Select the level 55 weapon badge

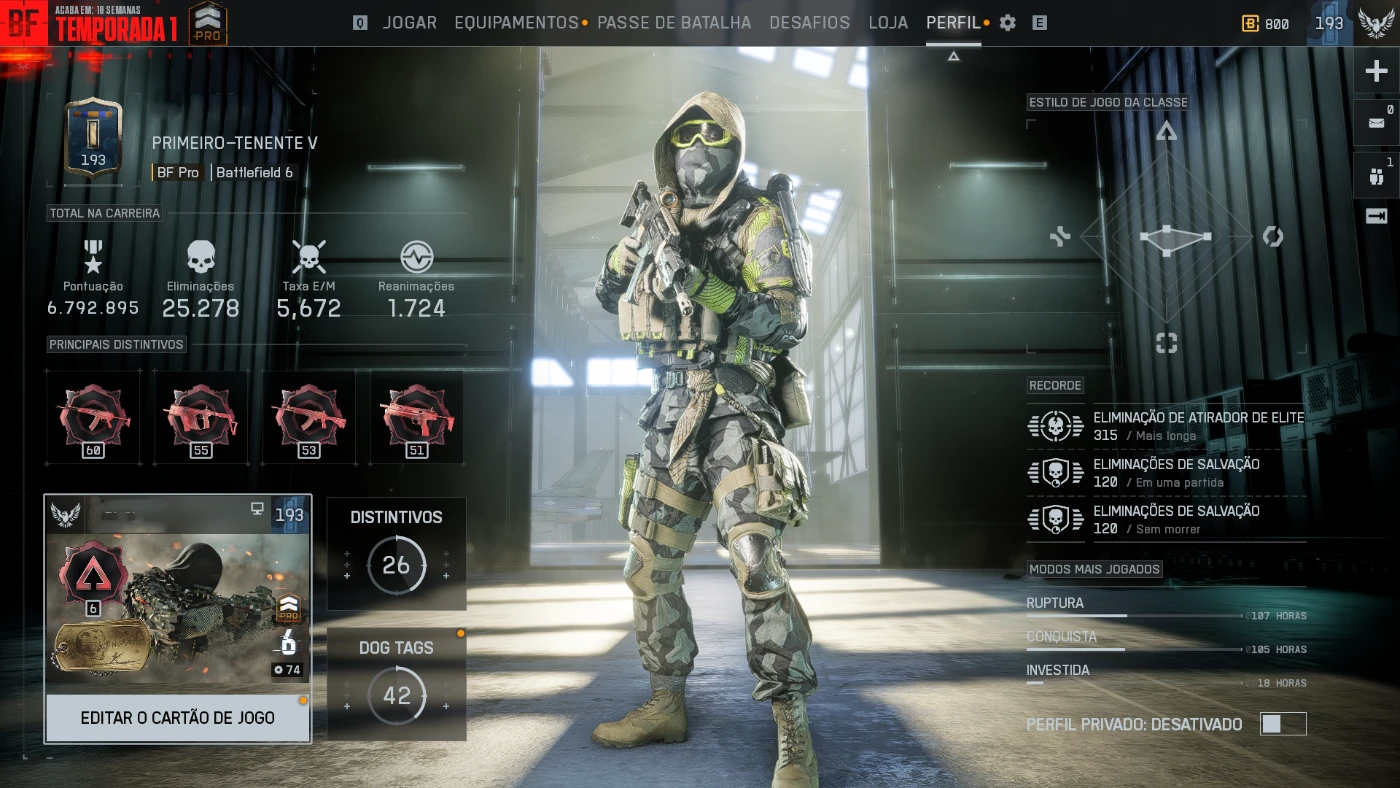[x=201, y=417]
